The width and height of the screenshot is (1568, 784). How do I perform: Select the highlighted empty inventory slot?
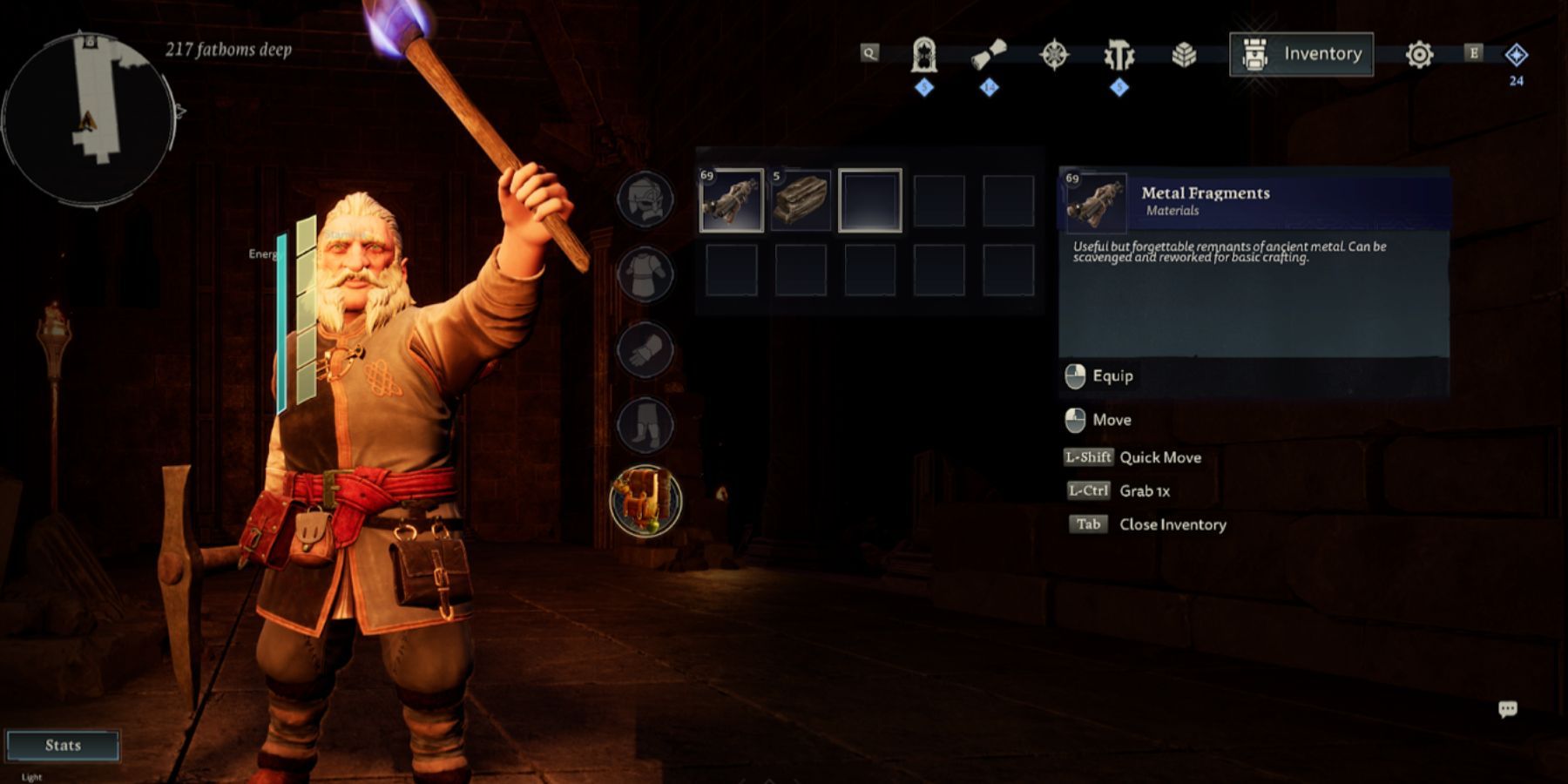[x=870, y=202]
